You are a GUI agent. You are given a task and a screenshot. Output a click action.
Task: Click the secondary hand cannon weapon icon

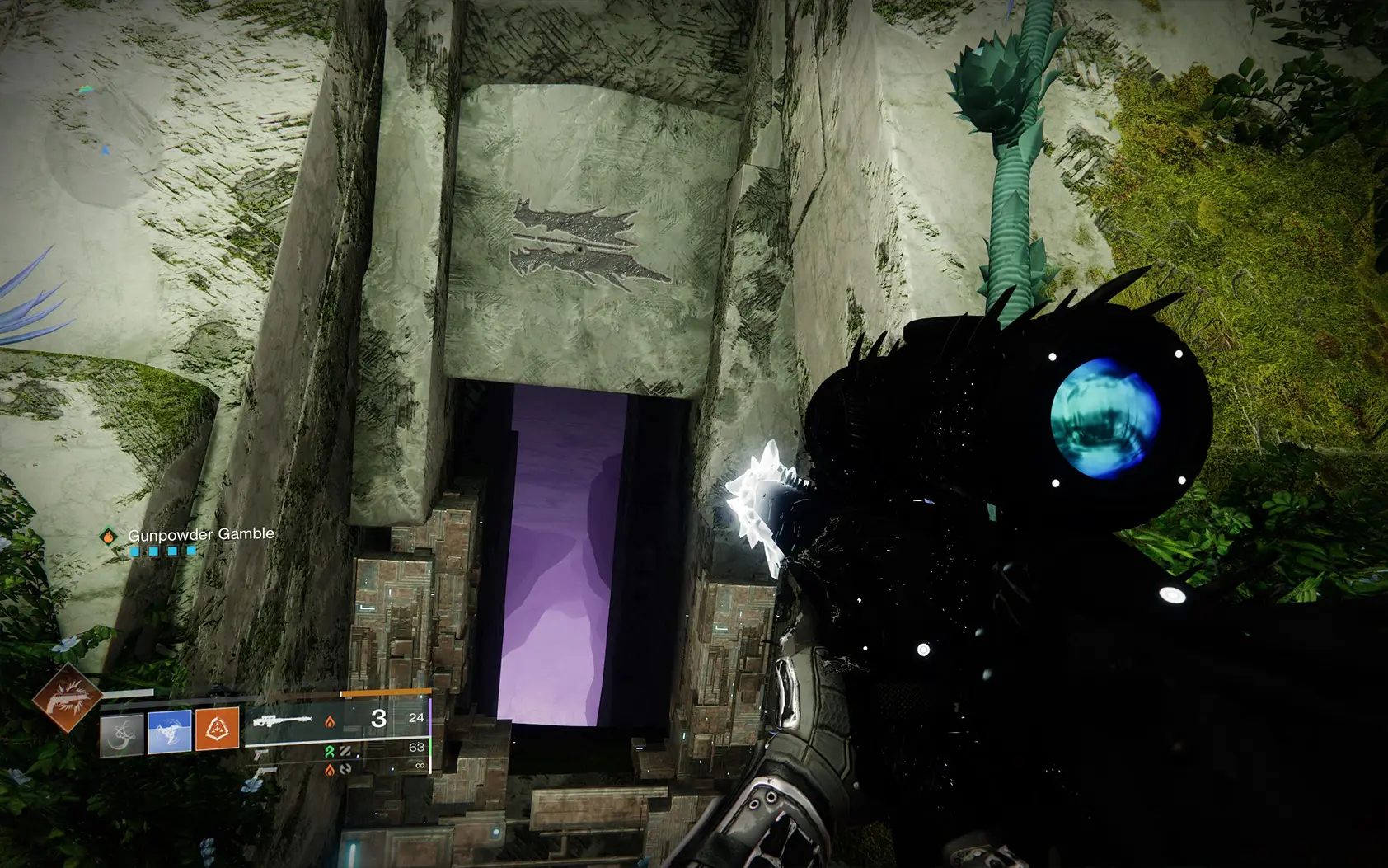click(x=262, y=755)
